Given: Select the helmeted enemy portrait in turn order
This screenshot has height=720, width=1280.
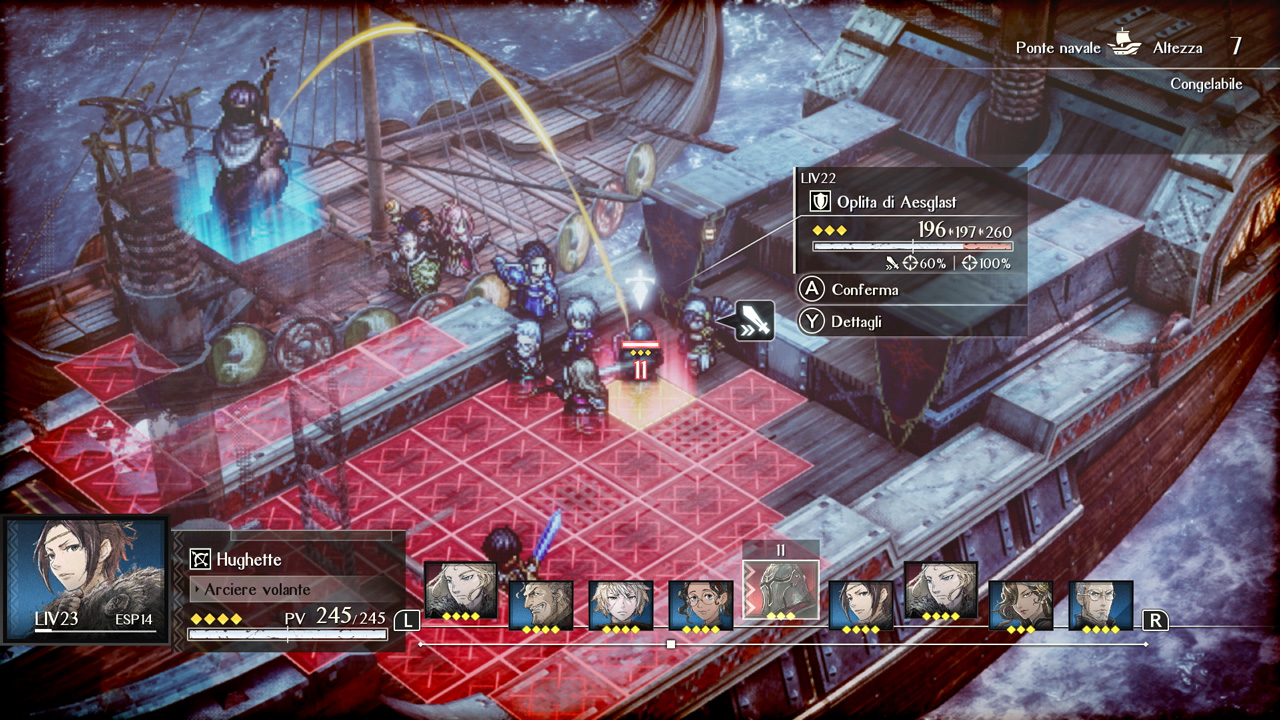Looking at the screenshot, I should click(x=780, y=592).
